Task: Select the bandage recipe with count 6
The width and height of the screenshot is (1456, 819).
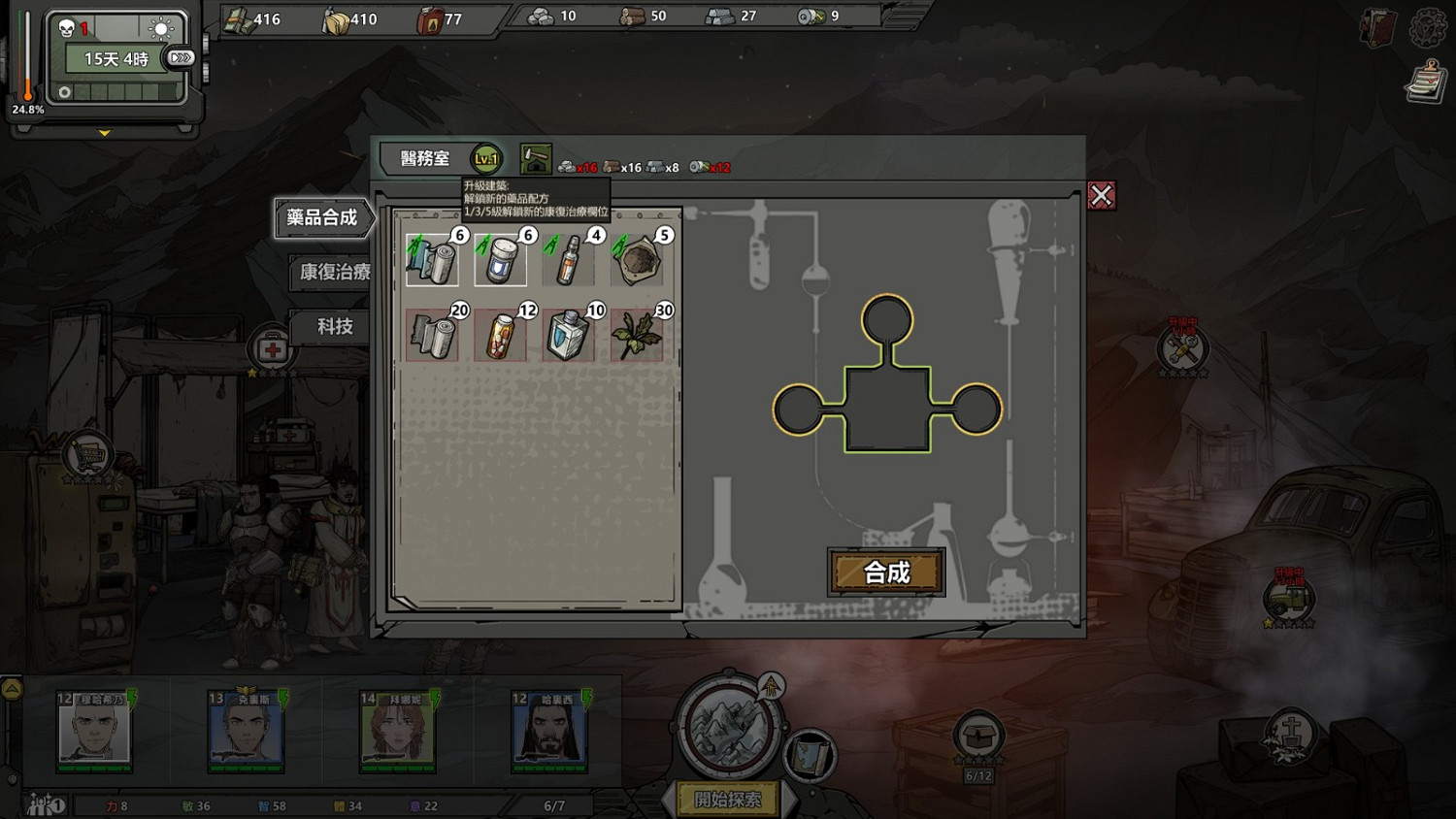Action: 432,259
